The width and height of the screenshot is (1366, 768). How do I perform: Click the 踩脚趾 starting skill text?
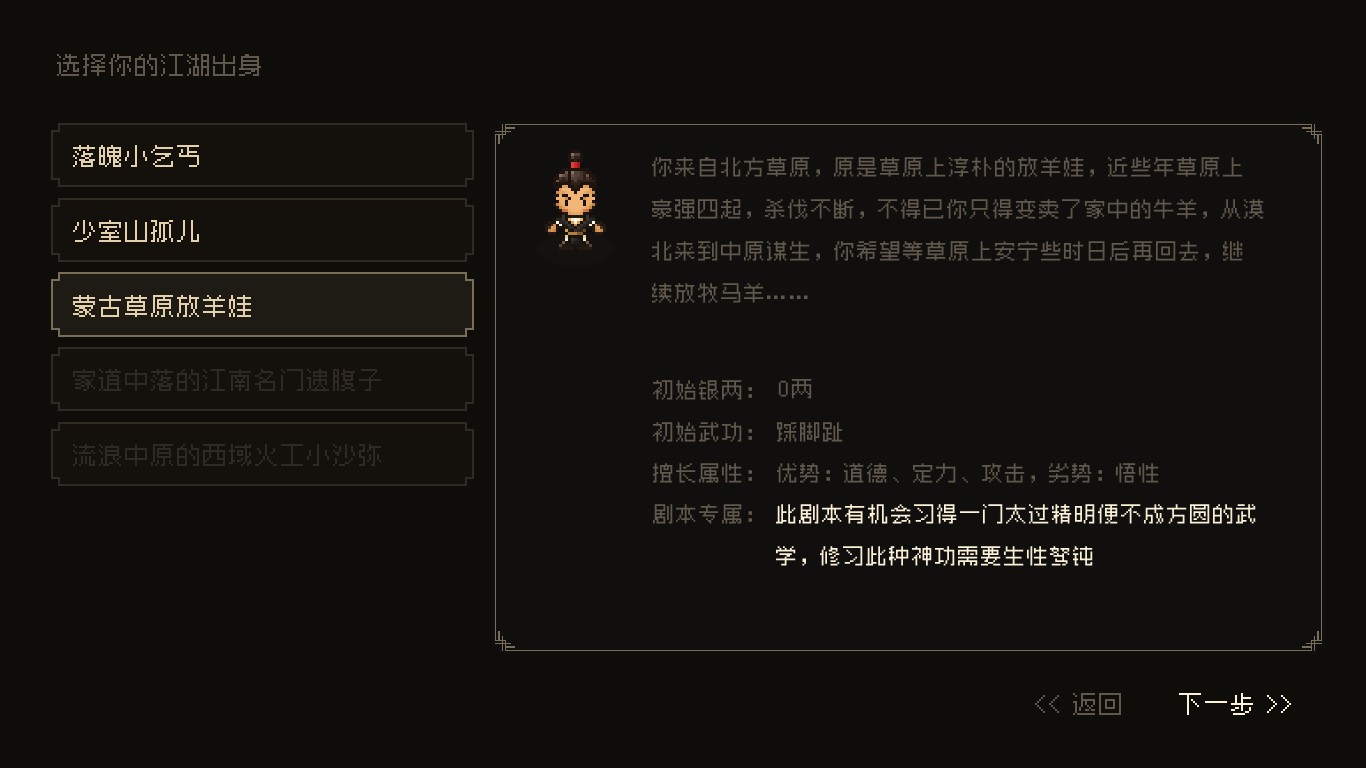810,431
